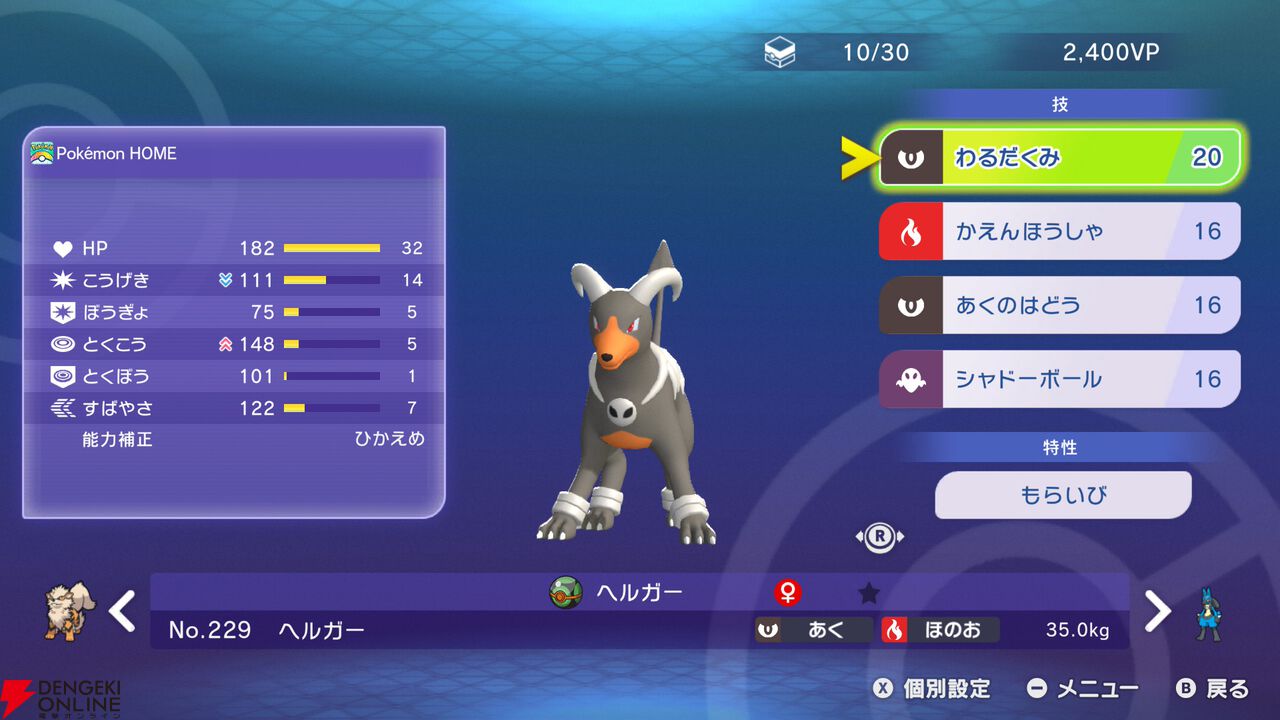
Task: Select the わるだくみ move
Action: 1059,158
